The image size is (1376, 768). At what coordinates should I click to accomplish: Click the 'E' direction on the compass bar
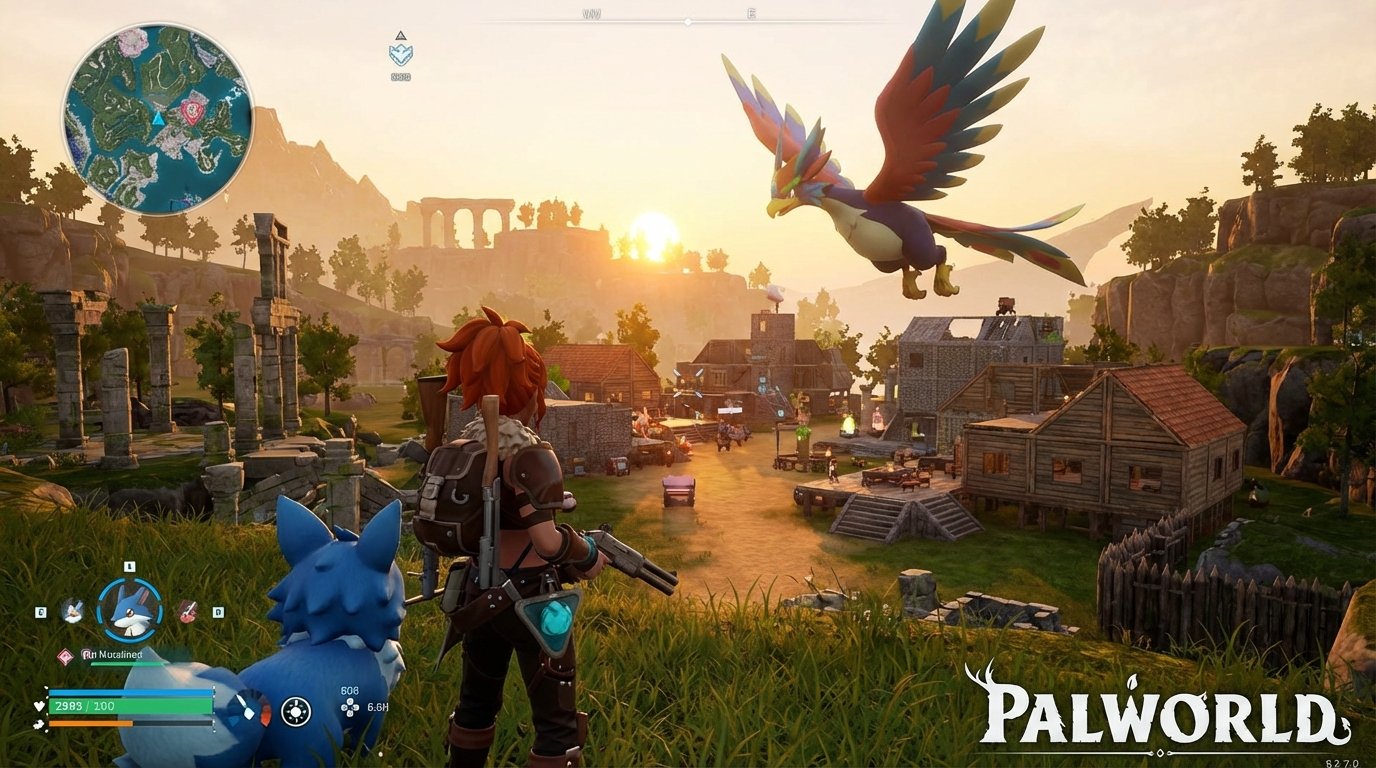[x=753, y=13]
